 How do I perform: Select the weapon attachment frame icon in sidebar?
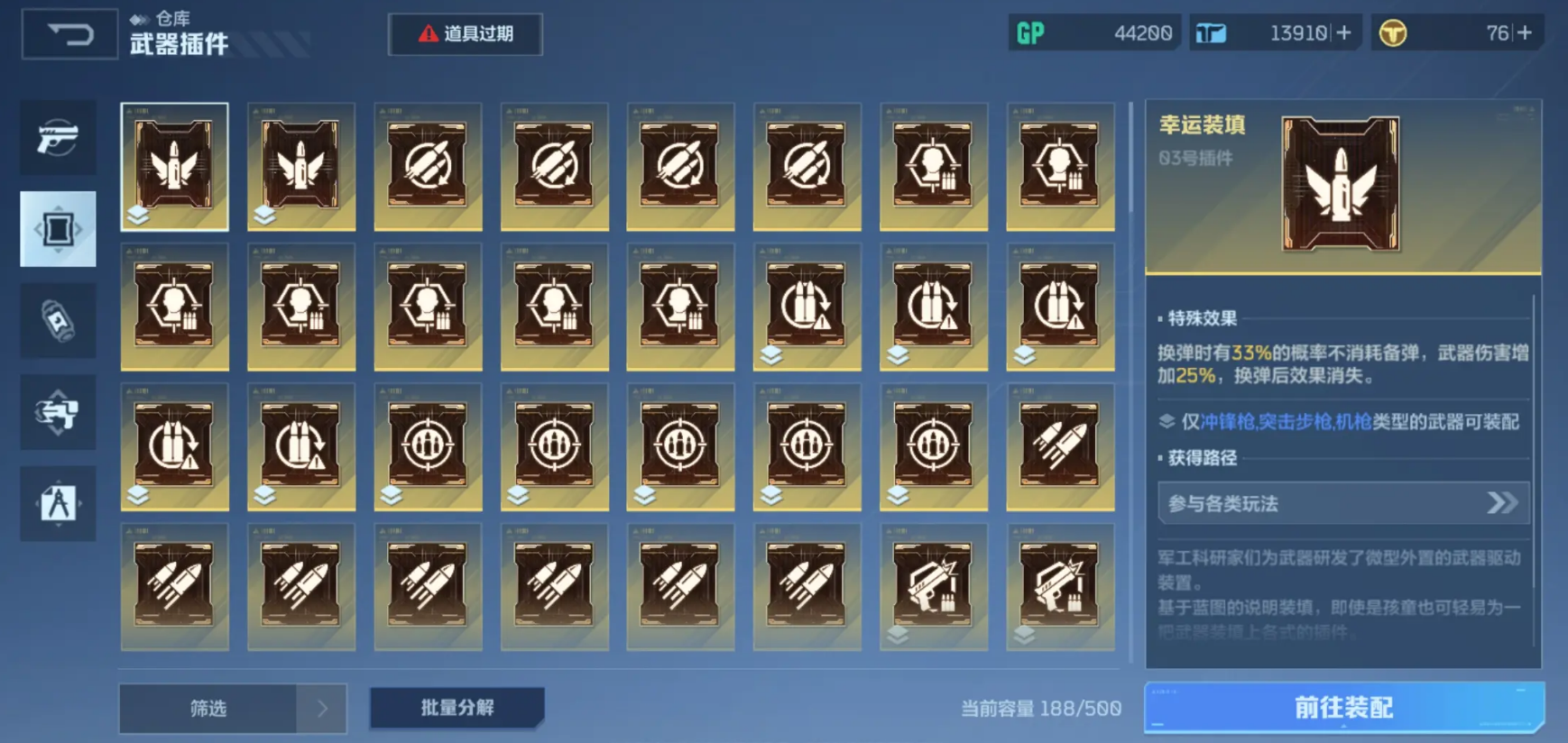[58, 228]
